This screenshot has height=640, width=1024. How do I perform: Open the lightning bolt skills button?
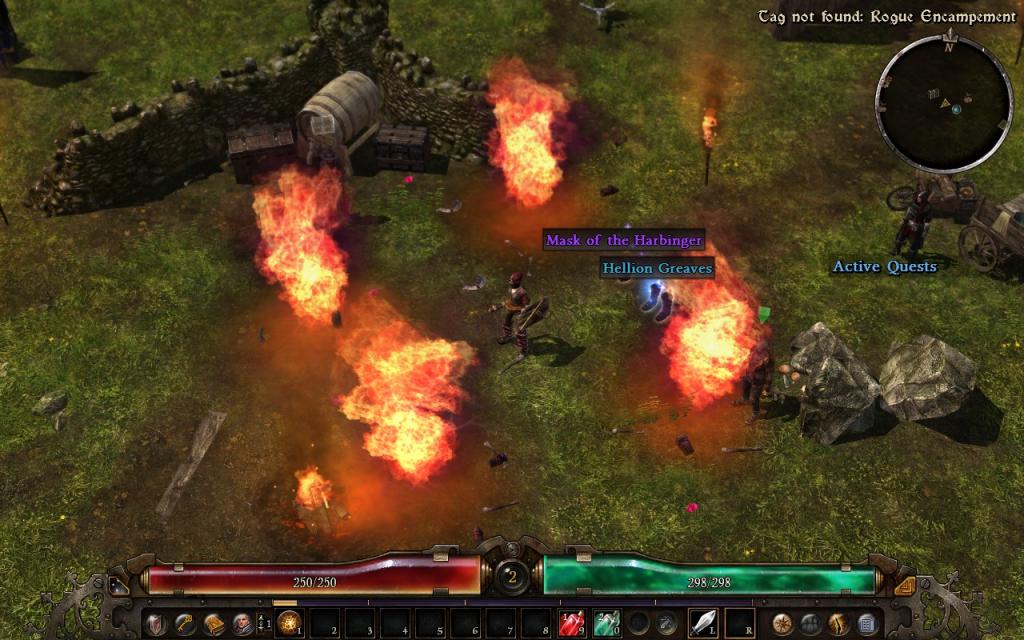(x=839, y=624)
